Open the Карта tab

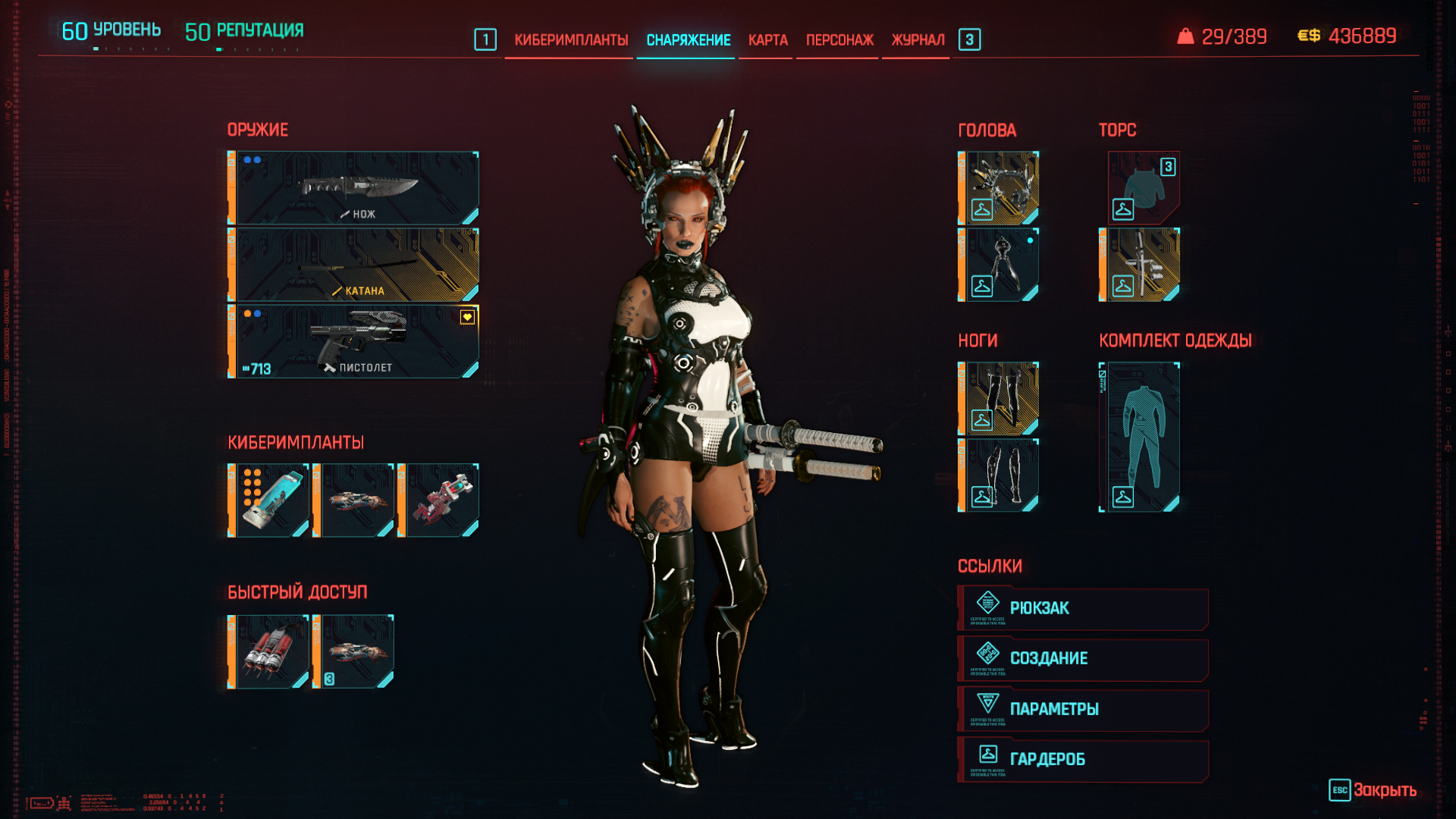767,40
